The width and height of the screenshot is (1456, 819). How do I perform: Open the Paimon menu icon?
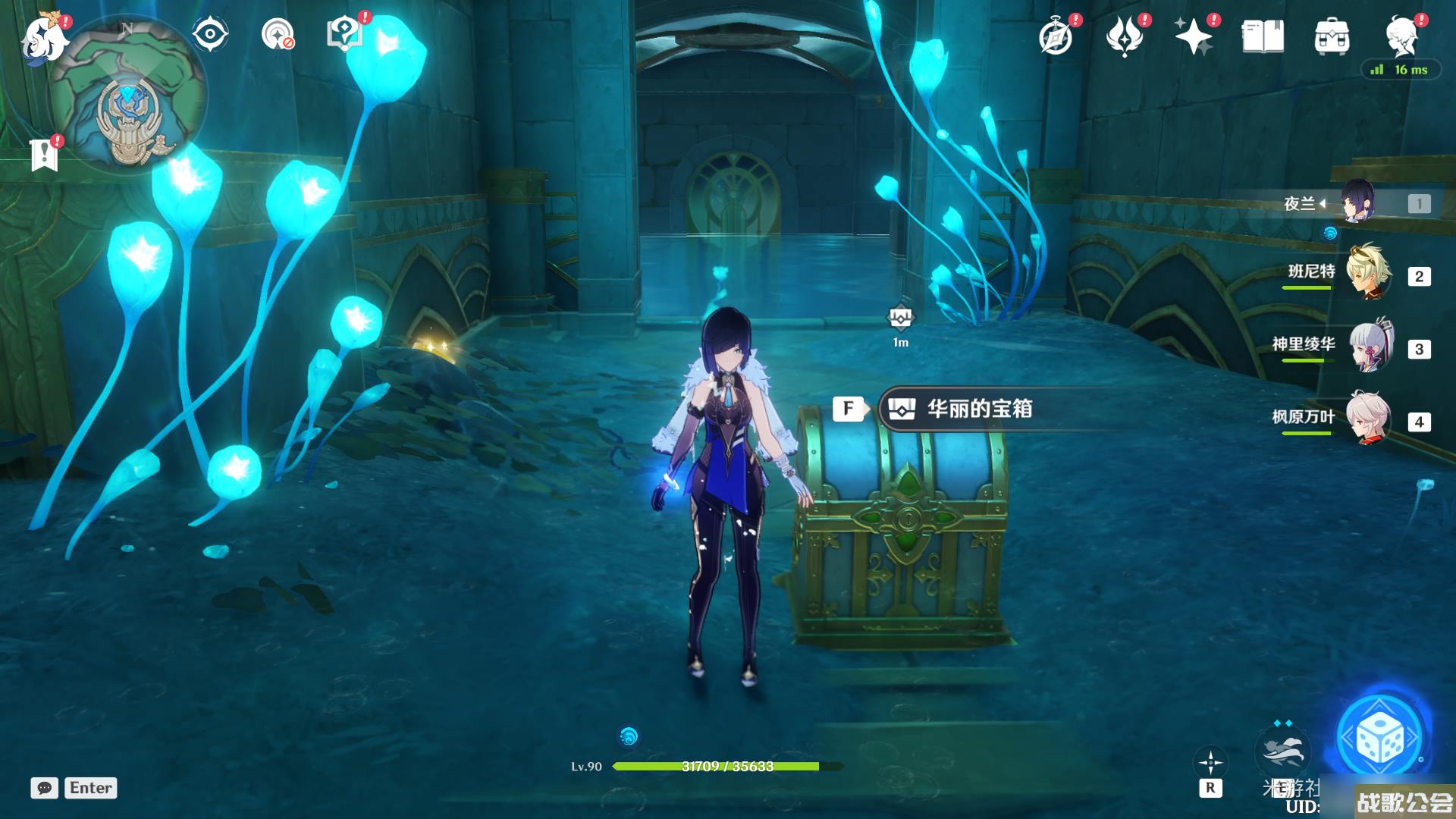coord(43,38)
